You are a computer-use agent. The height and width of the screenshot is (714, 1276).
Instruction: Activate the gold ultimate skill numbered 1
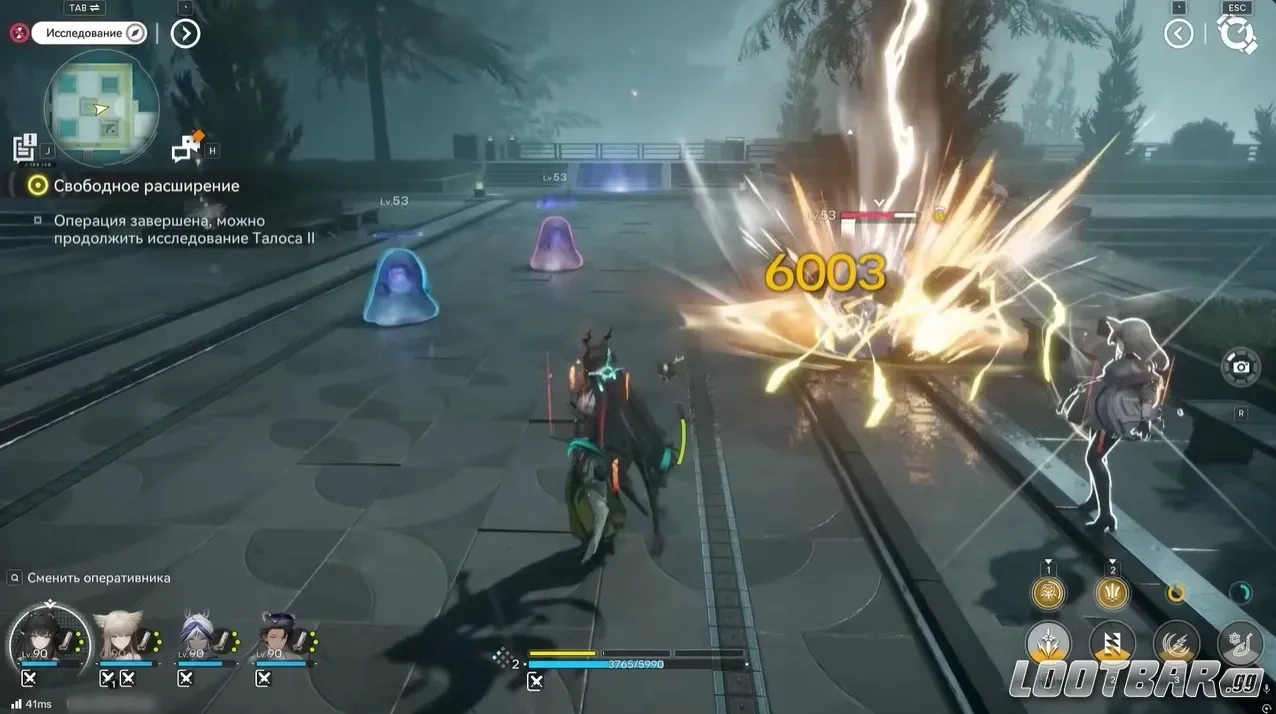click(x=1048, y=593)
